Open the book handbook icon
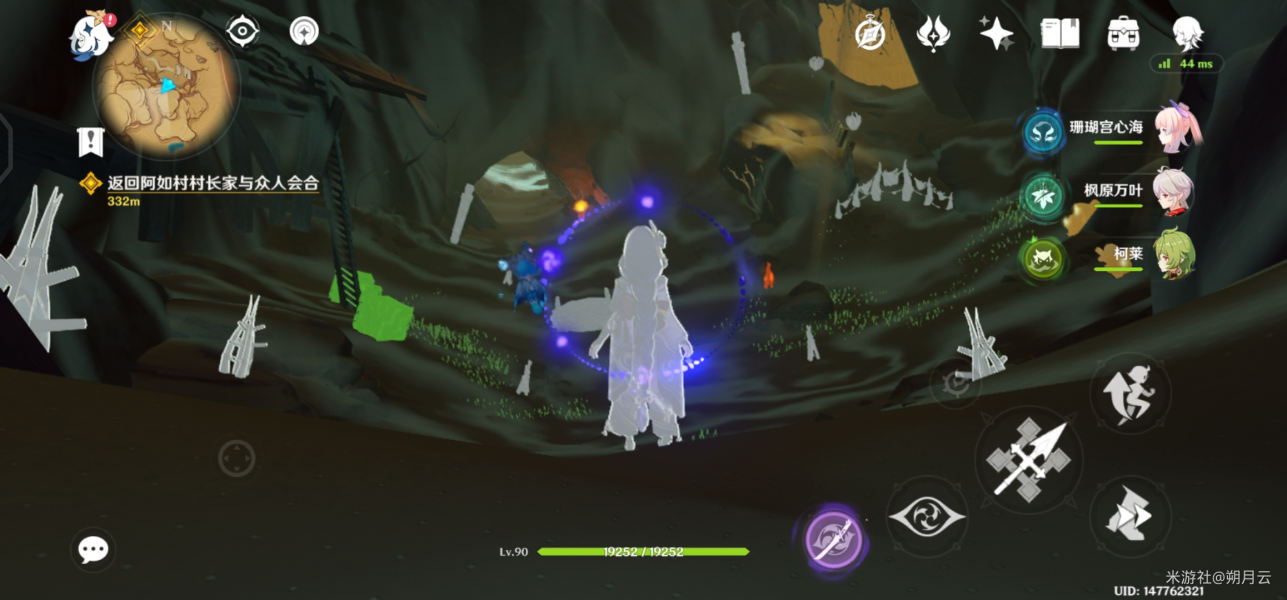The image size is (1287, 600). click(x=1060, y=34)
